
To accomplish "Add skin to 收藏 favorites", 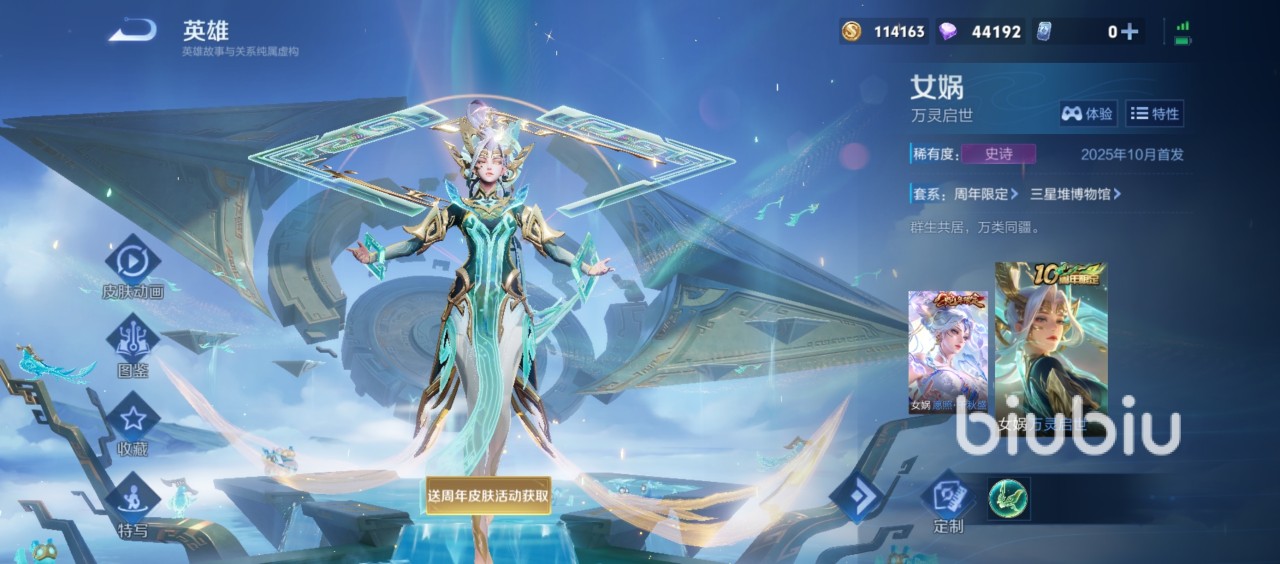I will coord(133,419).
